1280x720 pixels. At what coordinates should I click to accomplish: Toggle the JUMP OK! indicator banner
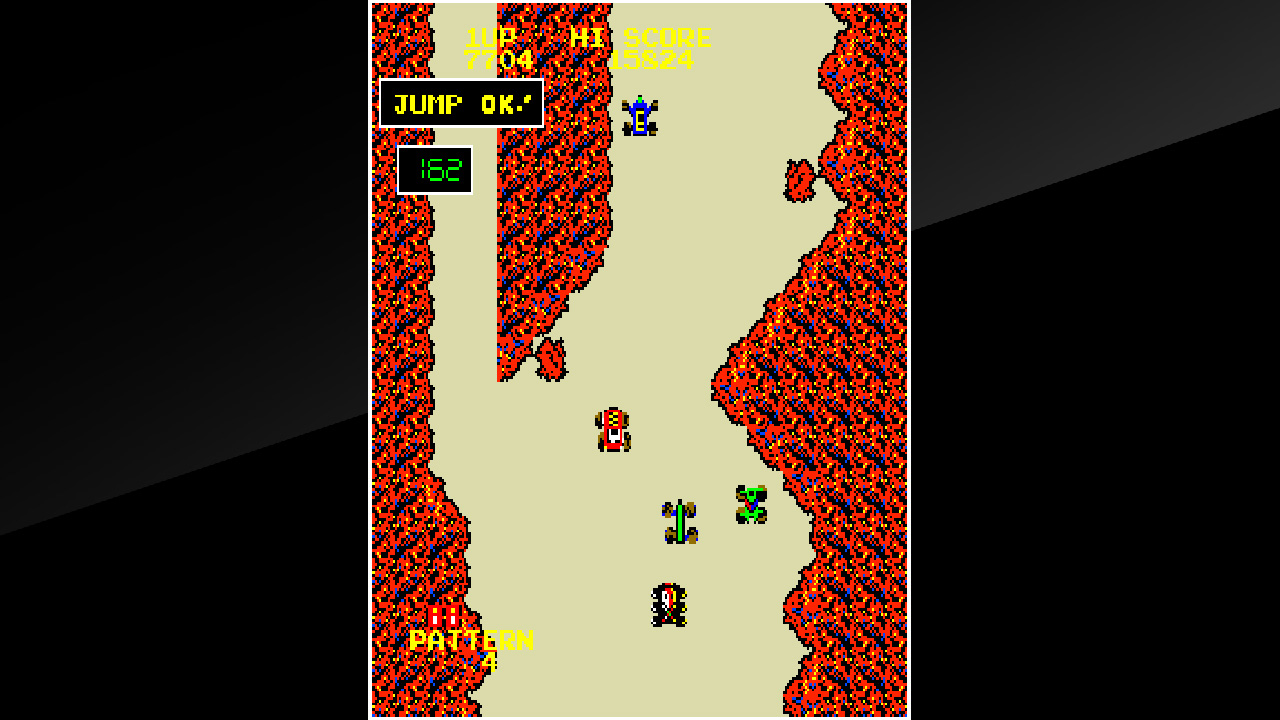[x=461, y=102]
